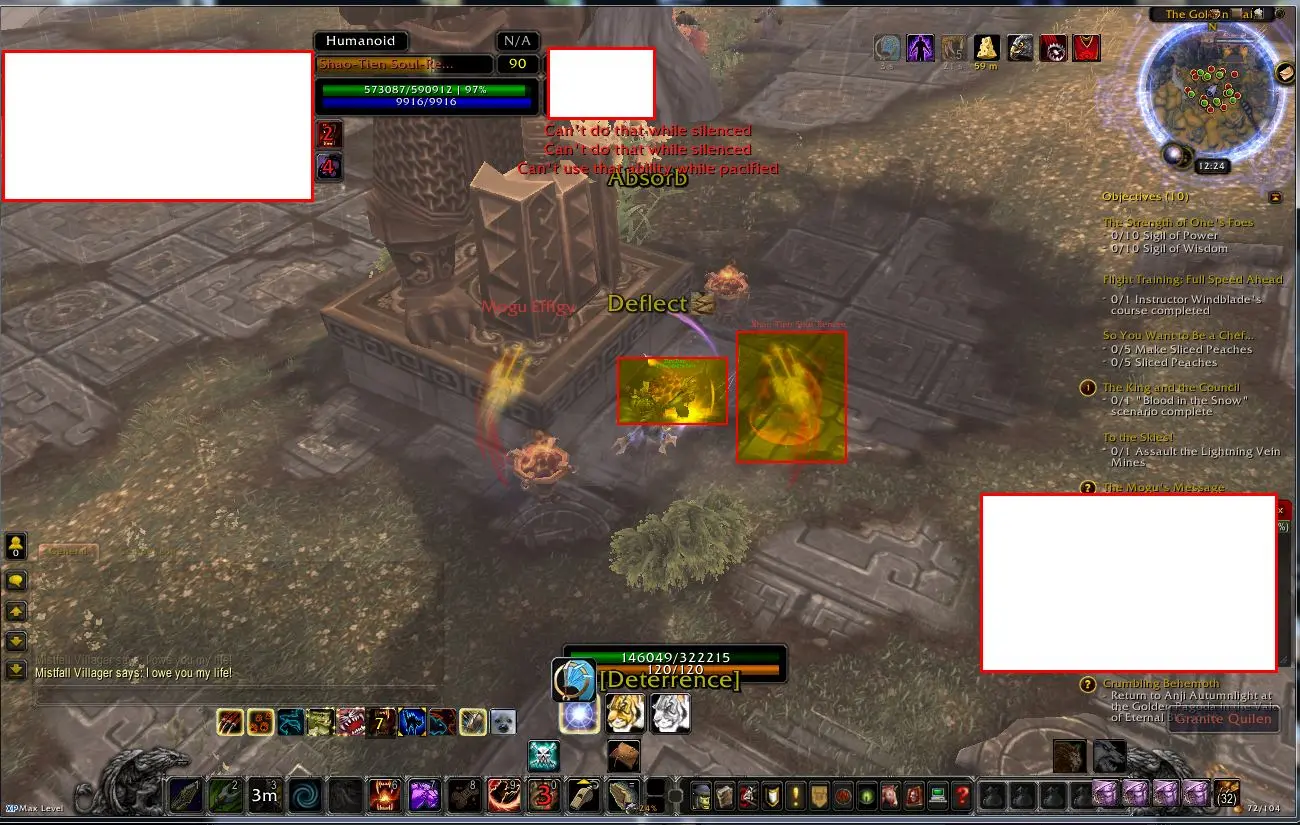
Task: Collapse the Objectives tracker
Action: 1275,198
